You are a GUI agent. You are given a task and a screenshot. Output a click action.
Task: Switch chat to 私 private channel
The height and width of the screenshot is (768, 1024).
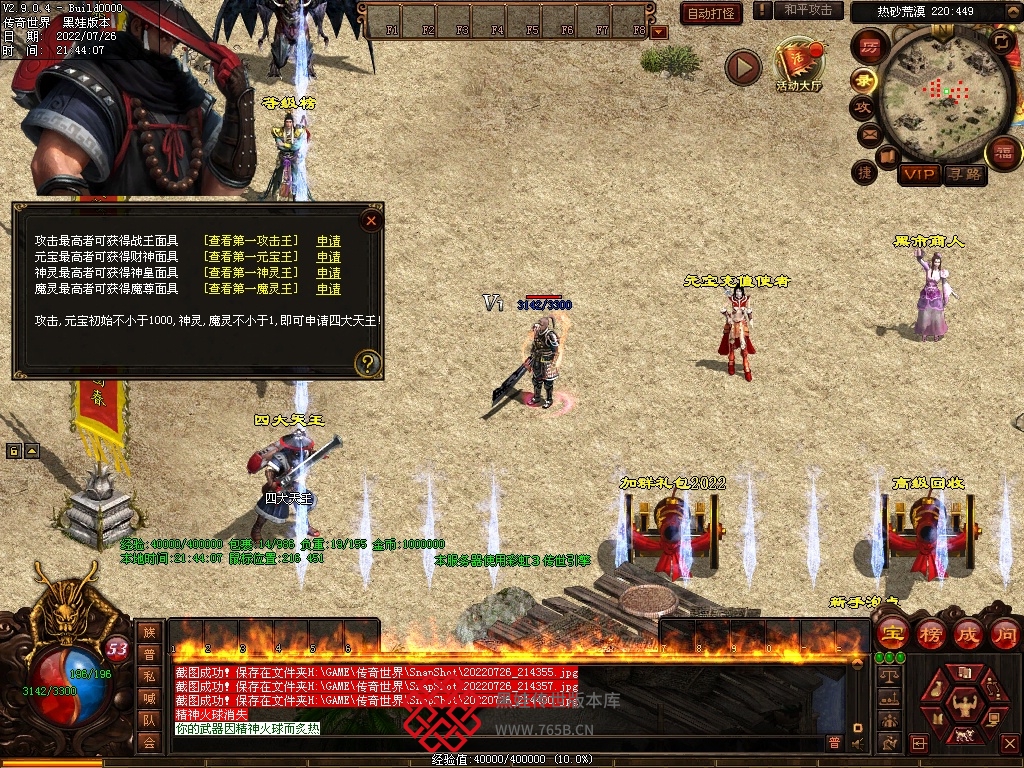pos(148,675)
